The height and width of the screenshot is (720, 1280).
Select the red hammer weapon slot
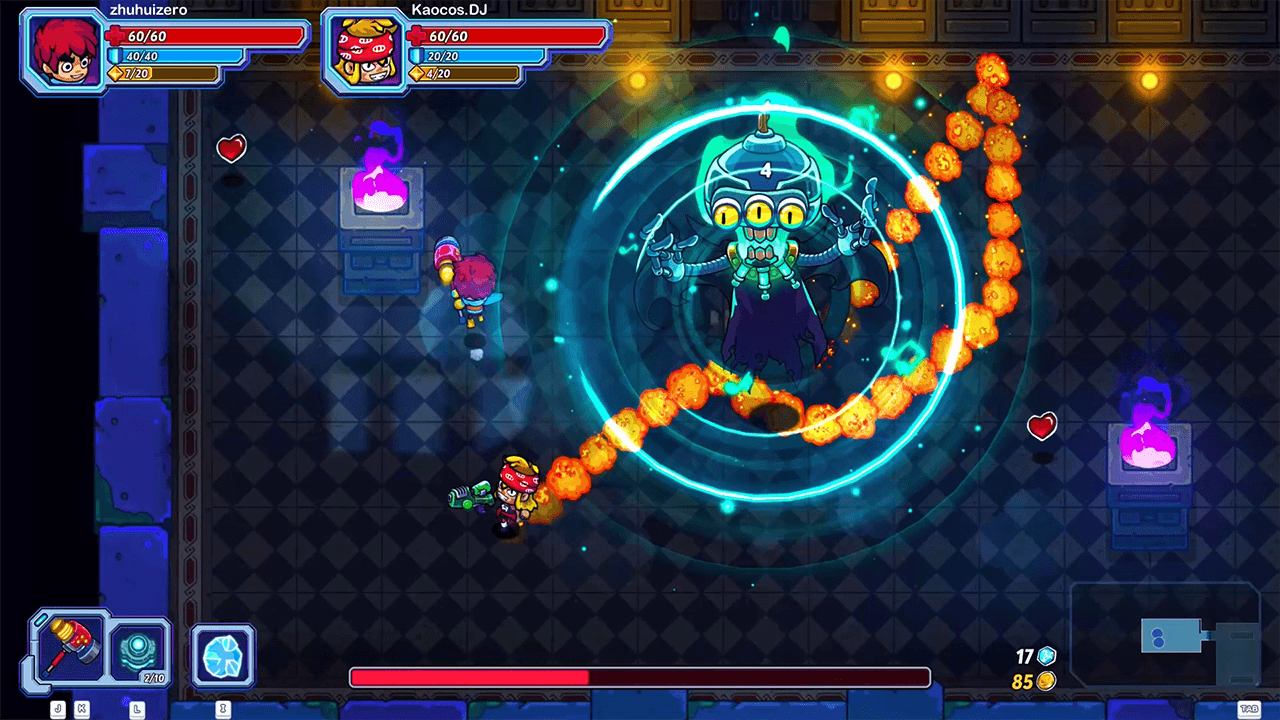pyautogui.click(x=72, y=647)
